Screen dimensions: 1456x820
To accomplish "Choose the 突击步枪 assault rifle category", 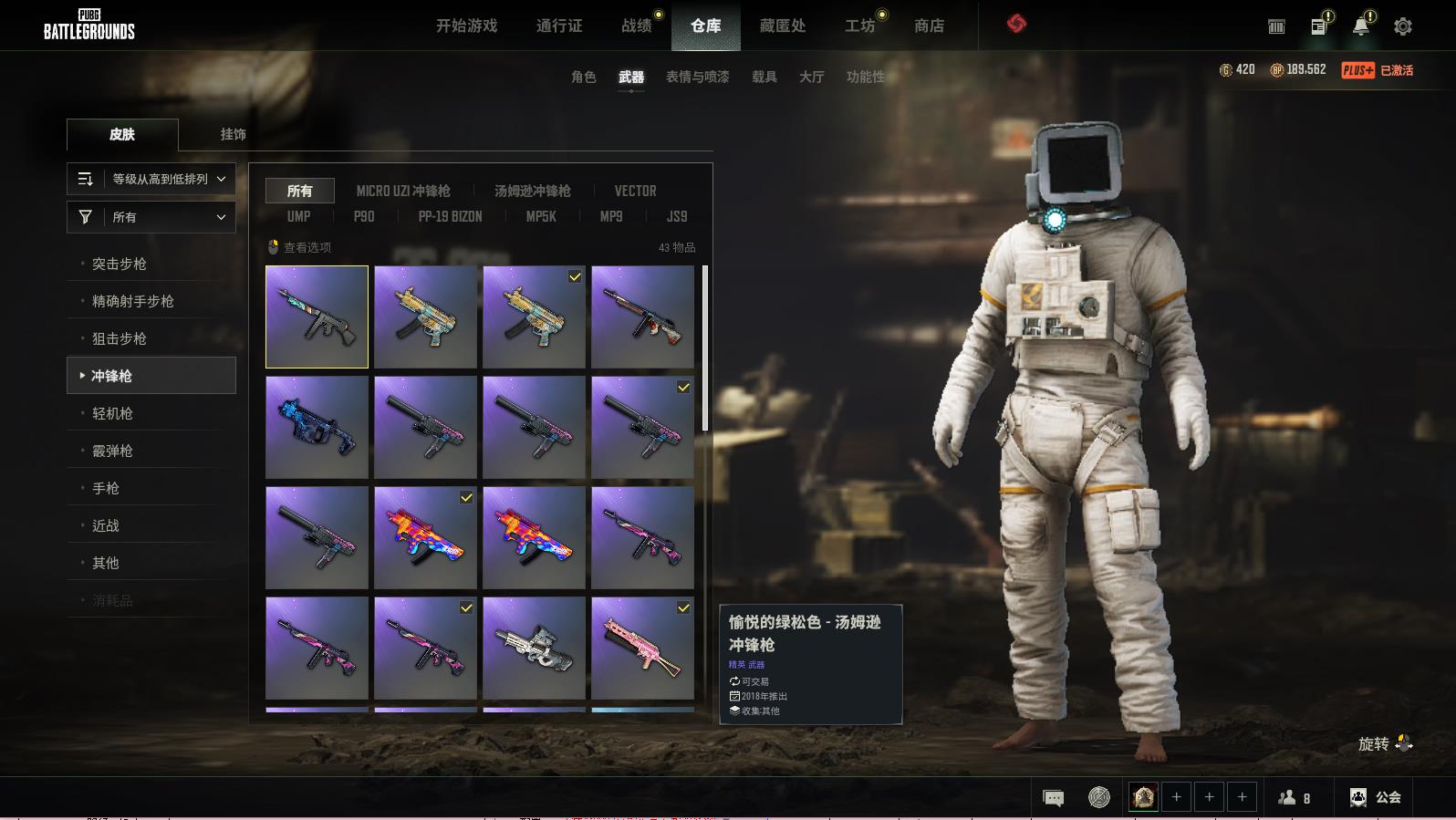I will [x=120, y=264].
